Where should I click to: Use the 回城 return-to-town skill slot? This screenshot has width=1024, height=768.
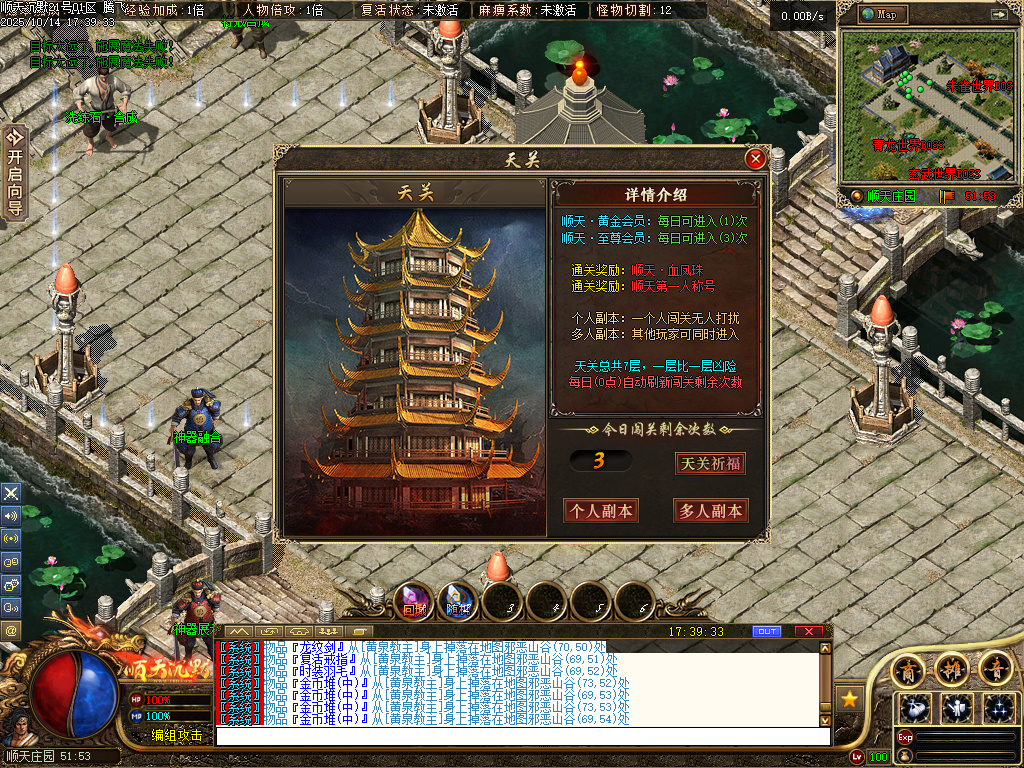coord(413,601)
